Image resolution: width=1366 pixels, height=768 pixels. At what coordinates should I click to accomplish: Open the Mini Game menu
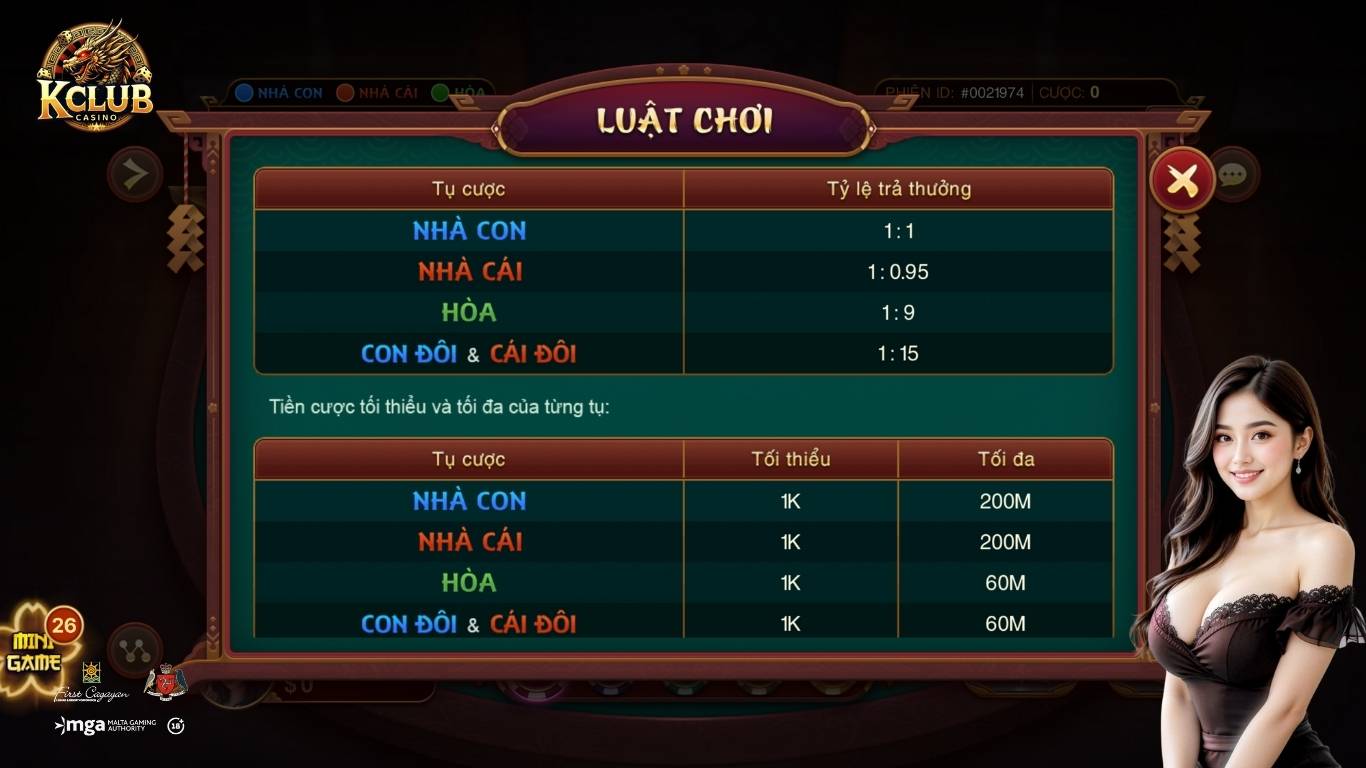point(37,652)
